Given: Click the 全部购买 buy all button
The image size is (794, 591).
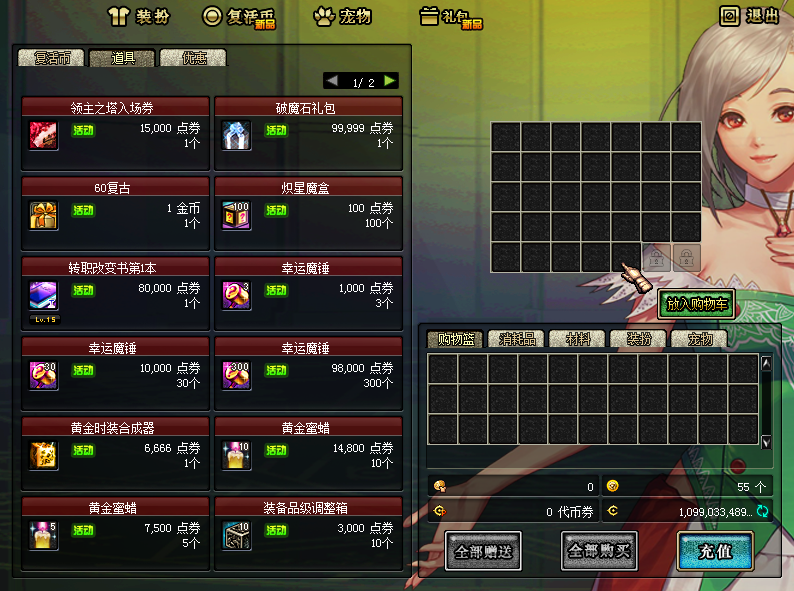Looking at the screenshot, I should coord(599,551).
